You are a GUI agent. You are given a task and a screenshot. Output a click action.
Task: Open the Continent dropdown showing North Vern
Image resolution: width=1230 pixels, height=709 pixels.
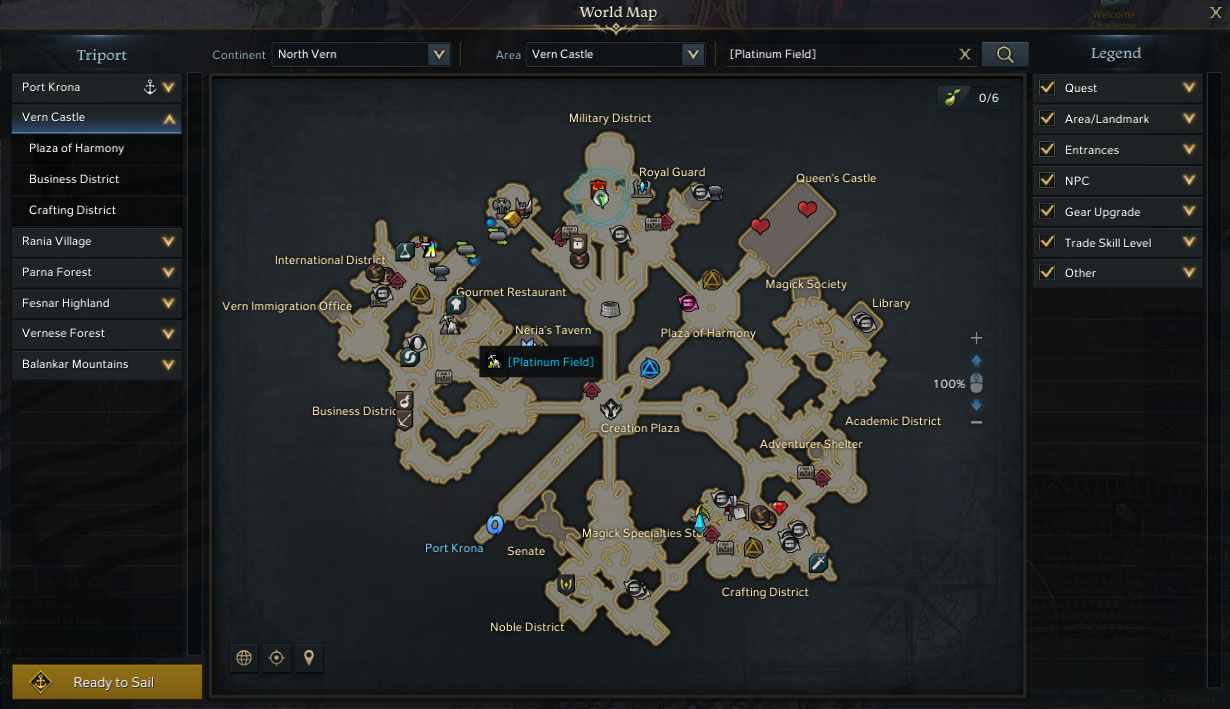coord(438,54)
